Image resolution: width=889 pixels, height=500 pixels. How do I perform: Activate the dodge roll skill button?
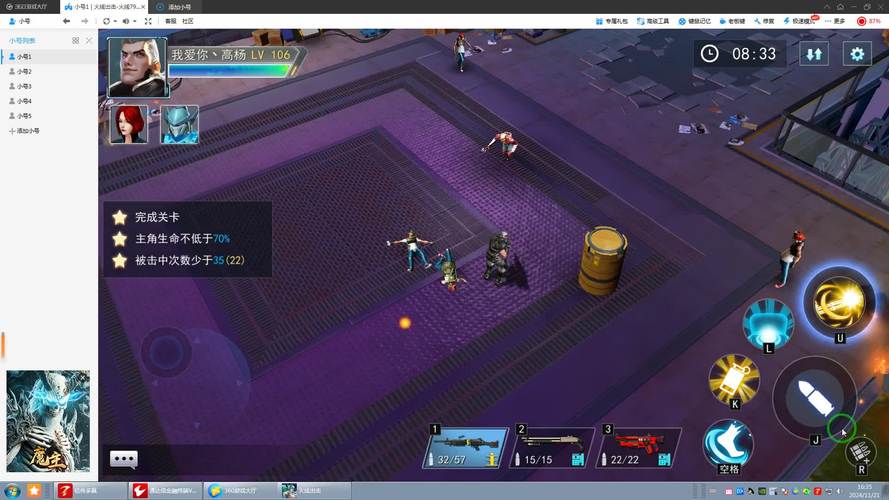coord(728,443)
